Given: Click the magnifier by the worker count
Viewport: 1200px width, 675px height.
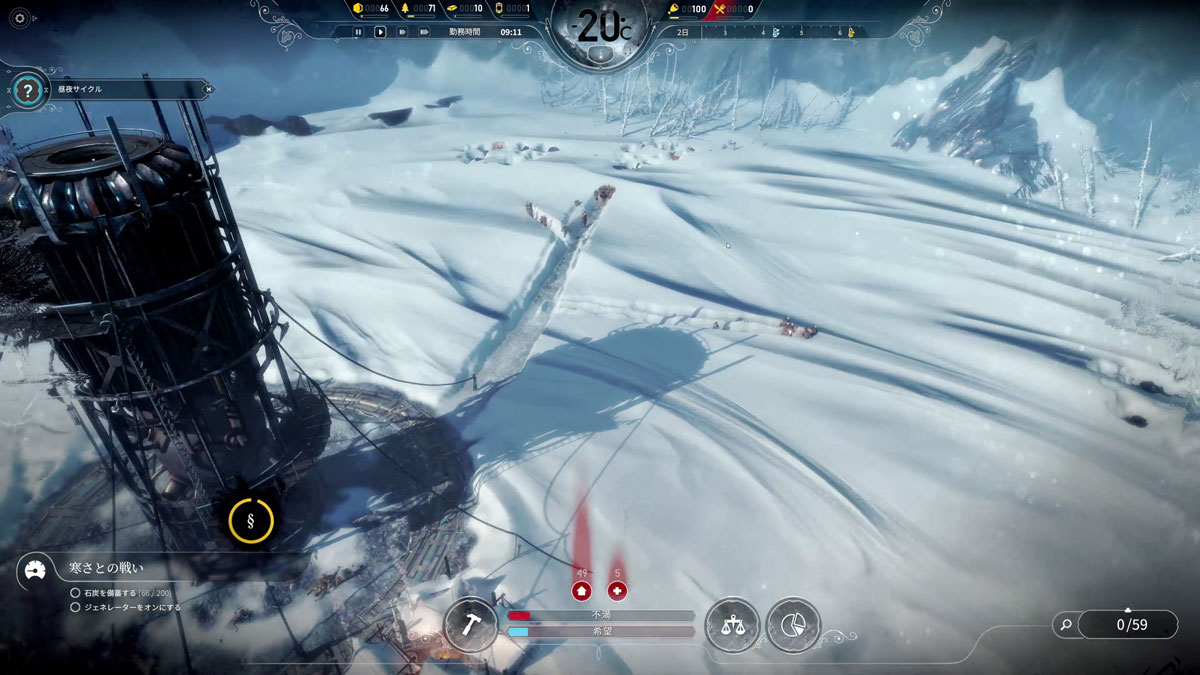Looking at the screenshot, I should 1066,625.
